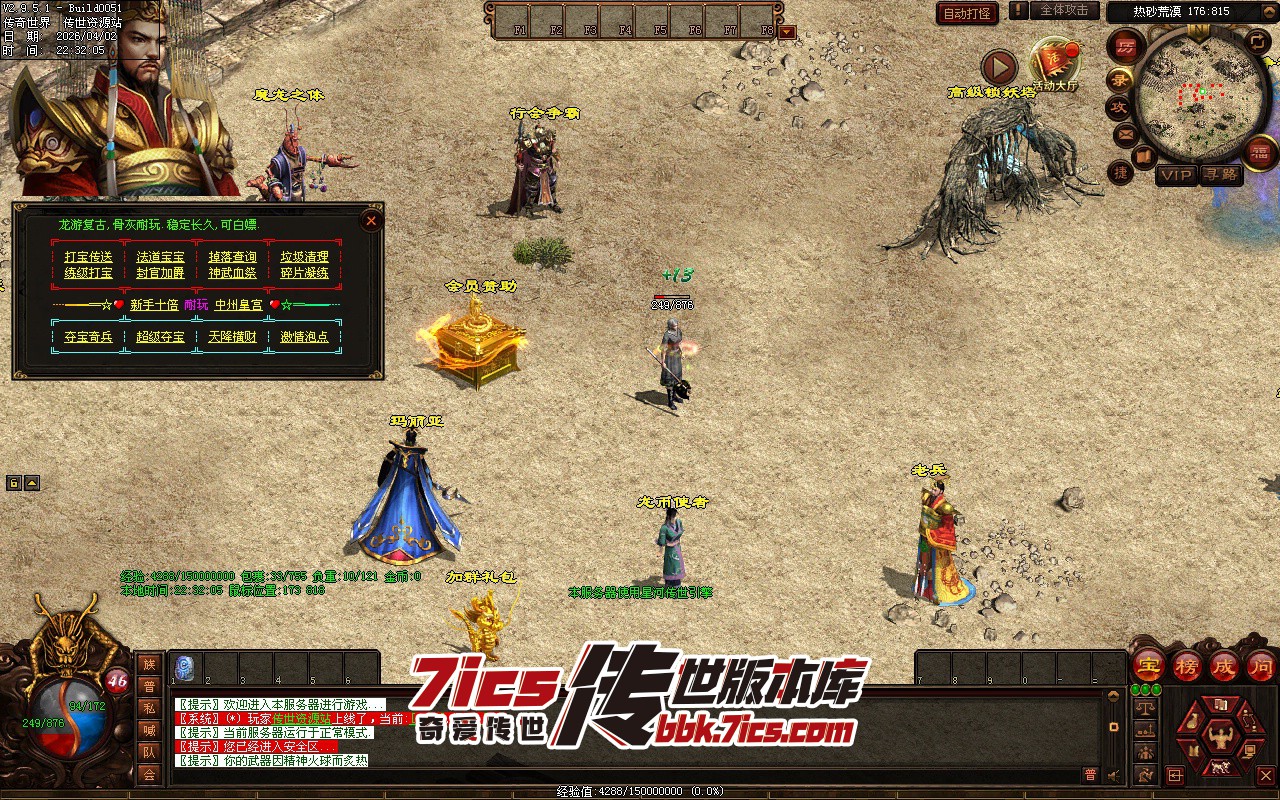
Task: Open the 活动大厅 activity hall icon
Action: coord(1055,64)
